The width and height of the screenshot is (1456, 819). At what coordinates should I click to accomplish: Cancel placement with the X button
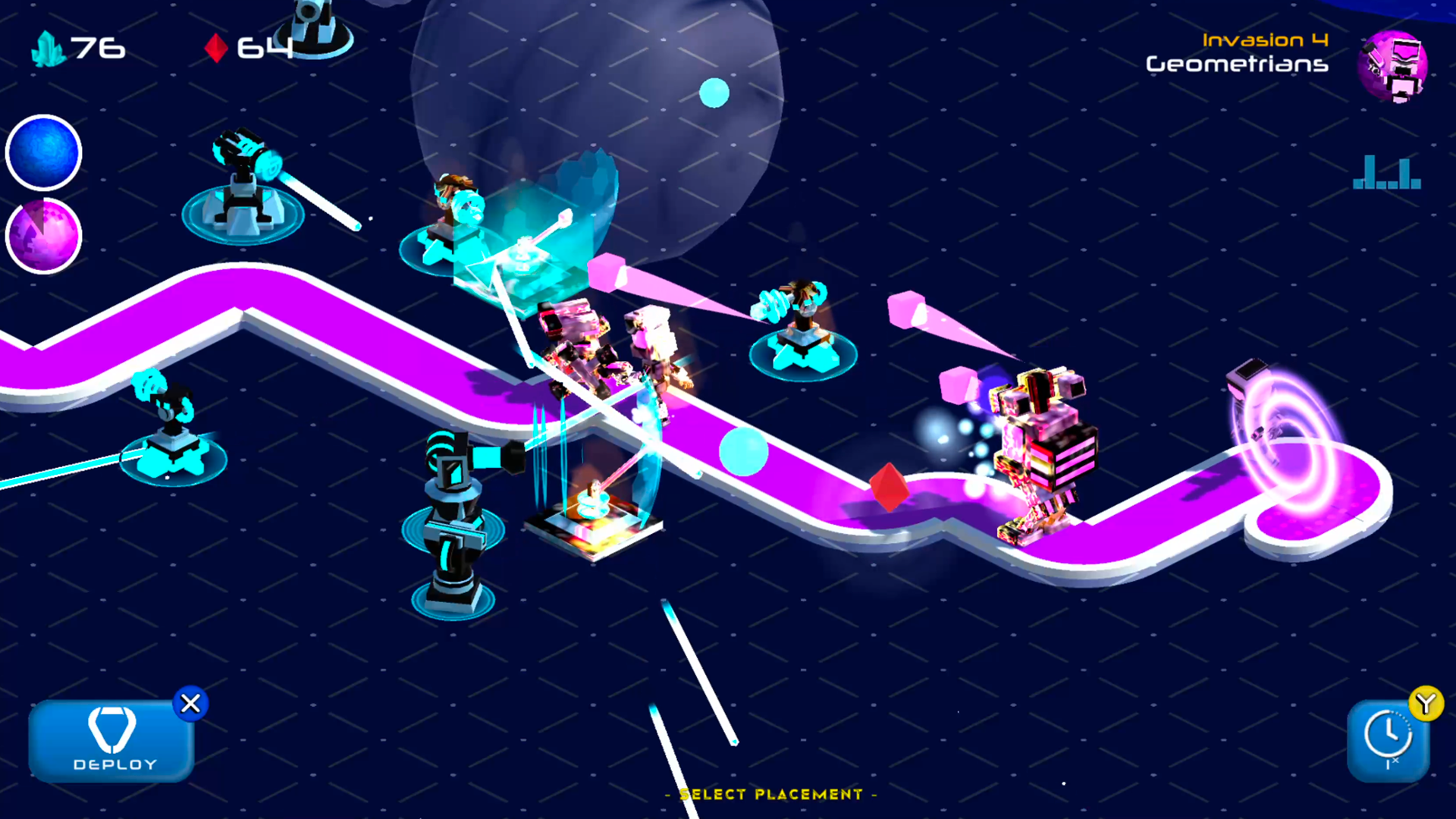pos(190,704)
